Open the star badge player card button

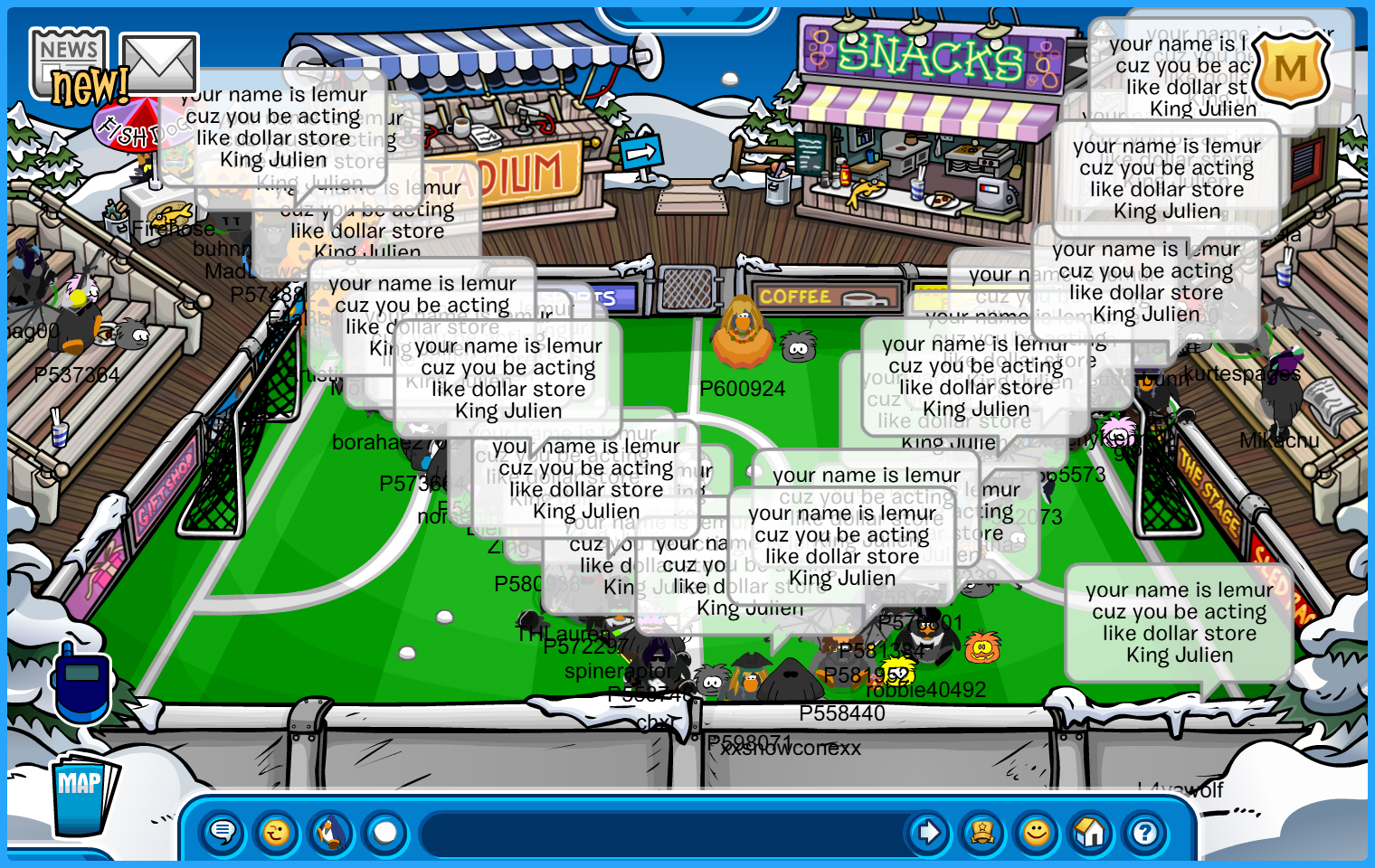coord(982,832)
